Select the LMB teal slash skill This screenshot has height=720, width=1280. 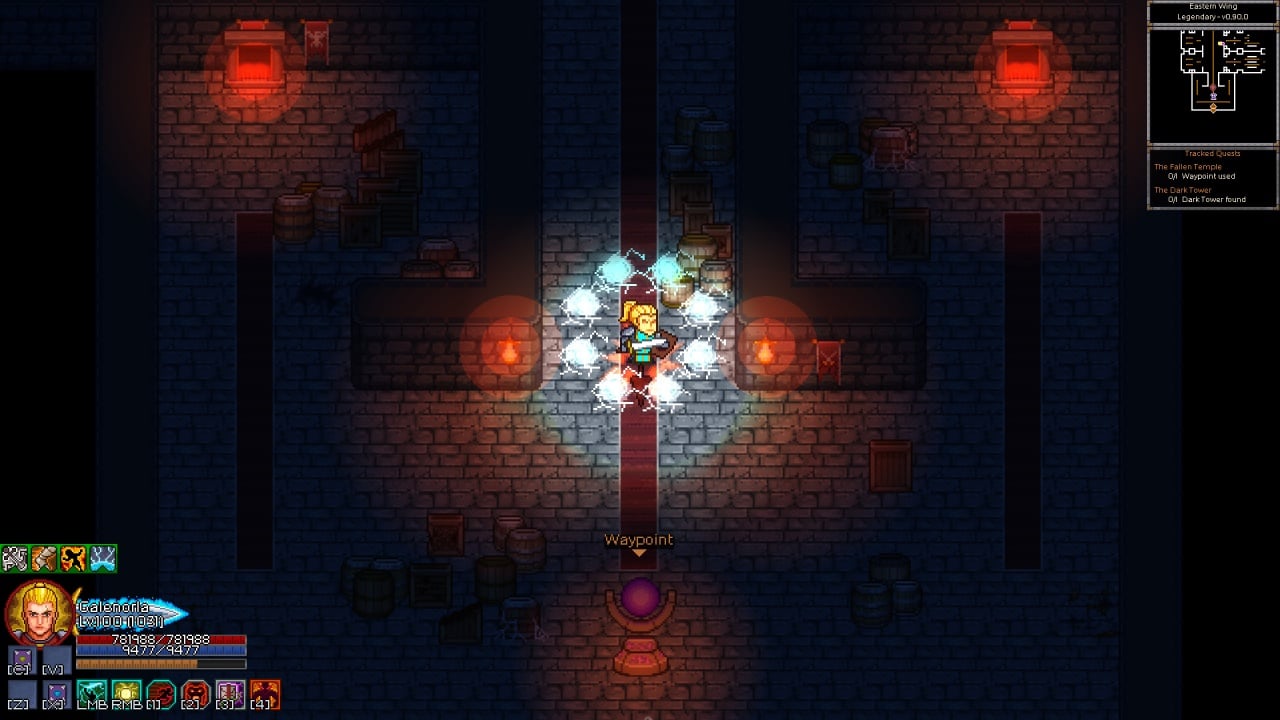[92, 692]
